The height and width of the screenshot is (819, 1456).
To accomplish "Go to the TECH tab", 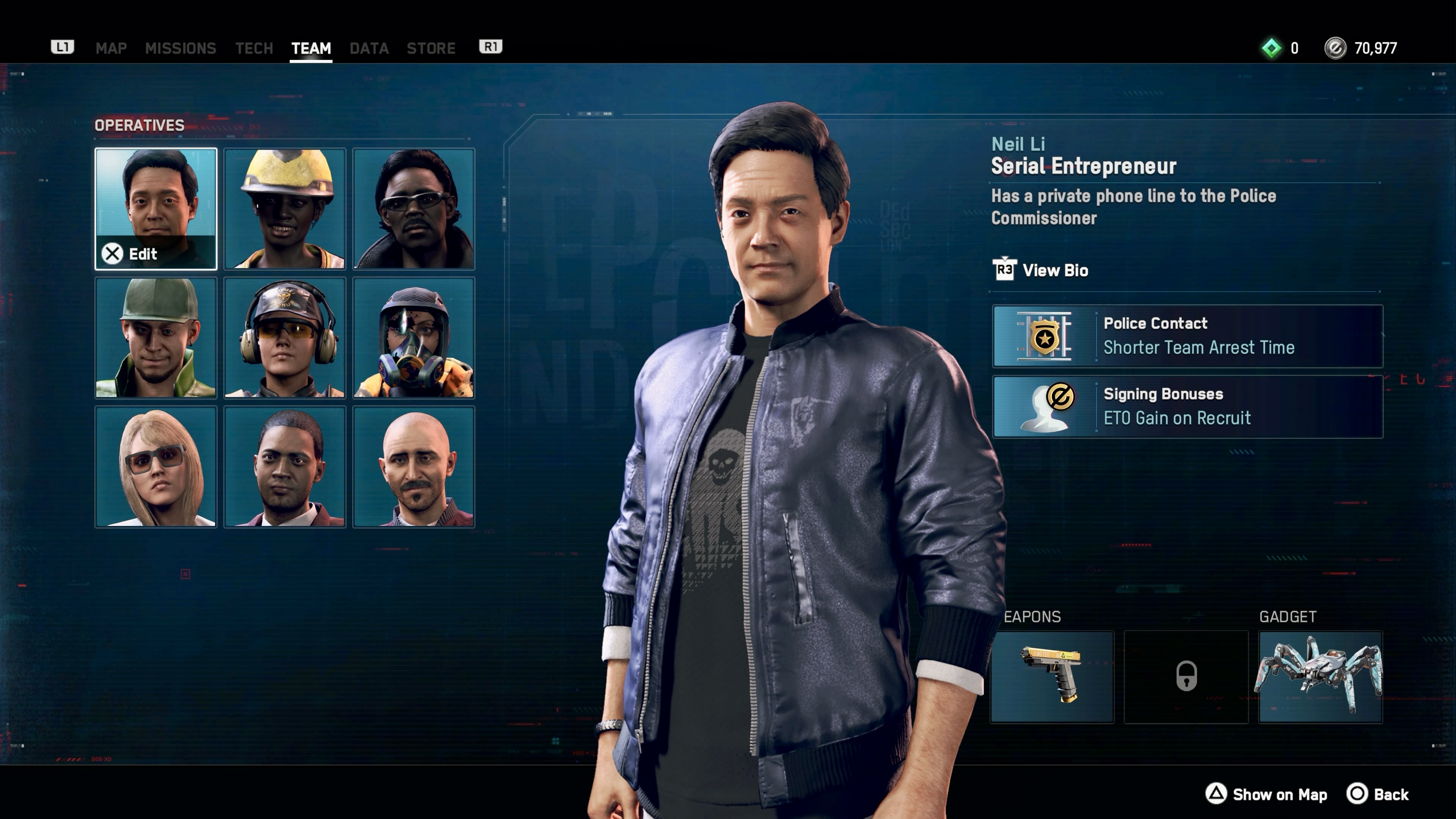I will 254,48.
